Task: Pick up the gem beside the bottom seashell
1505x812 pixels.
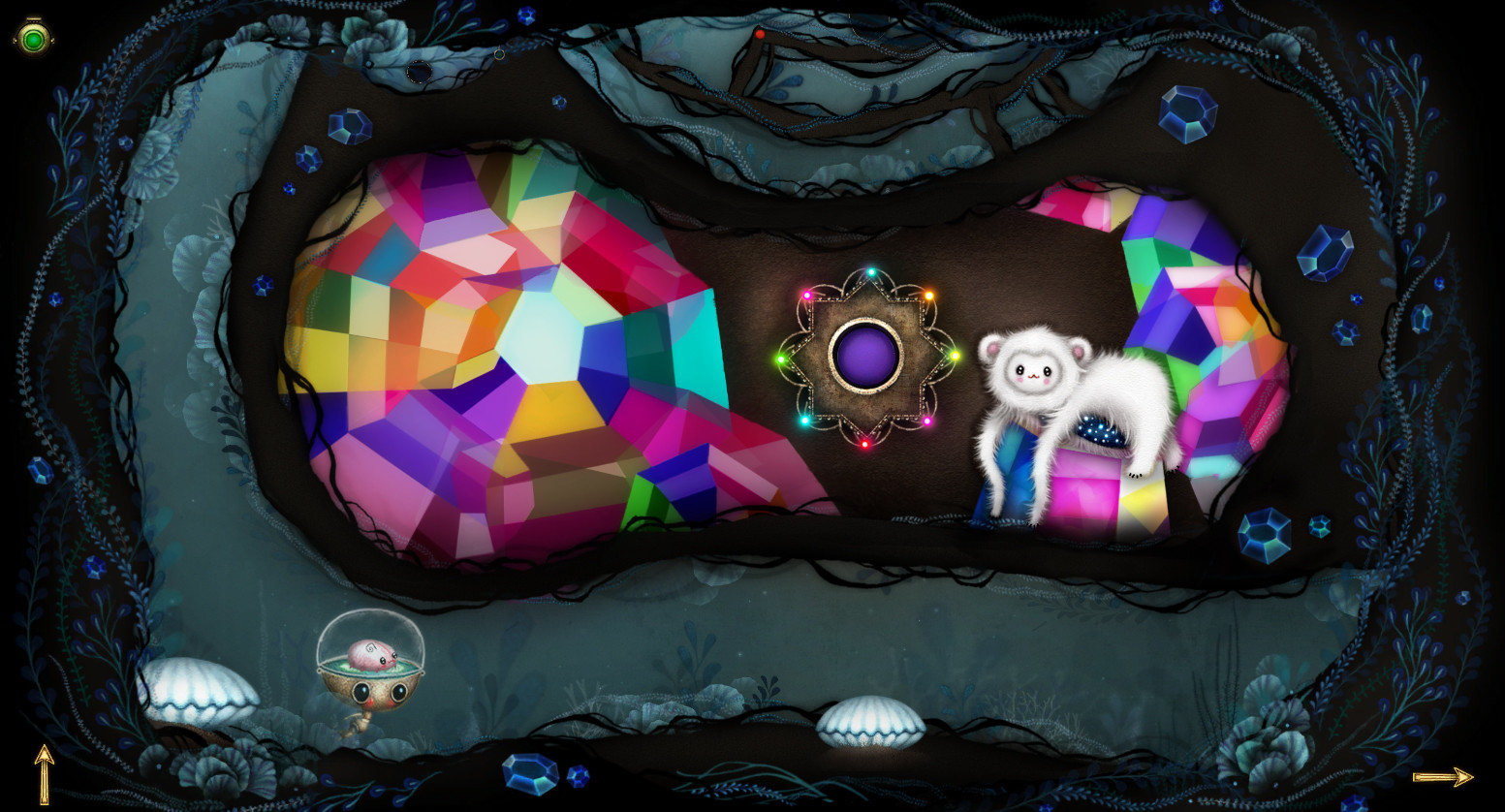Action: [x=528, y=774]
